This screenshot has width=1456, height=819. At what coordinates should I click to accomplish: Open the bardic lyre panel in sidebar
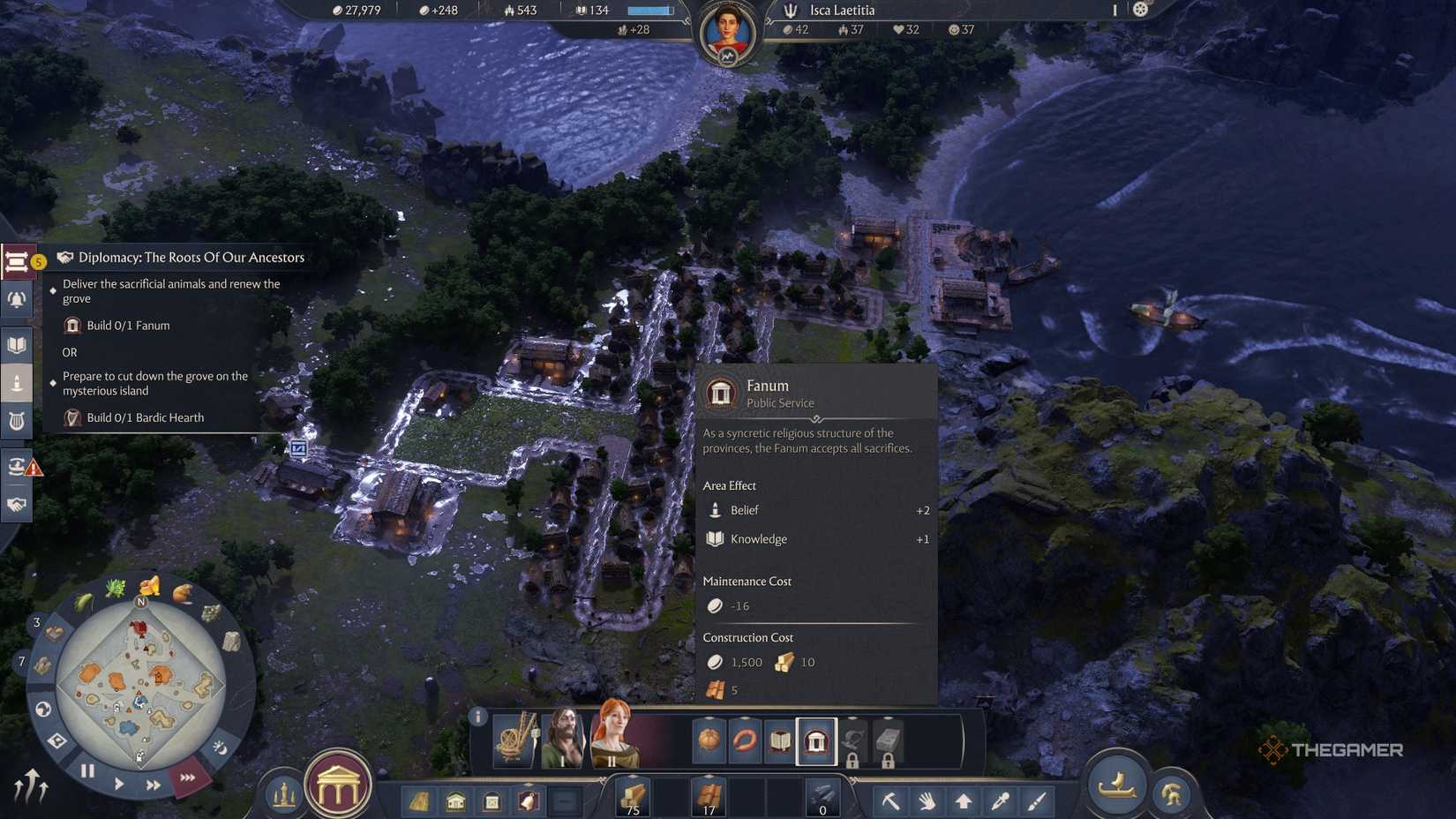tap(18, 420)
